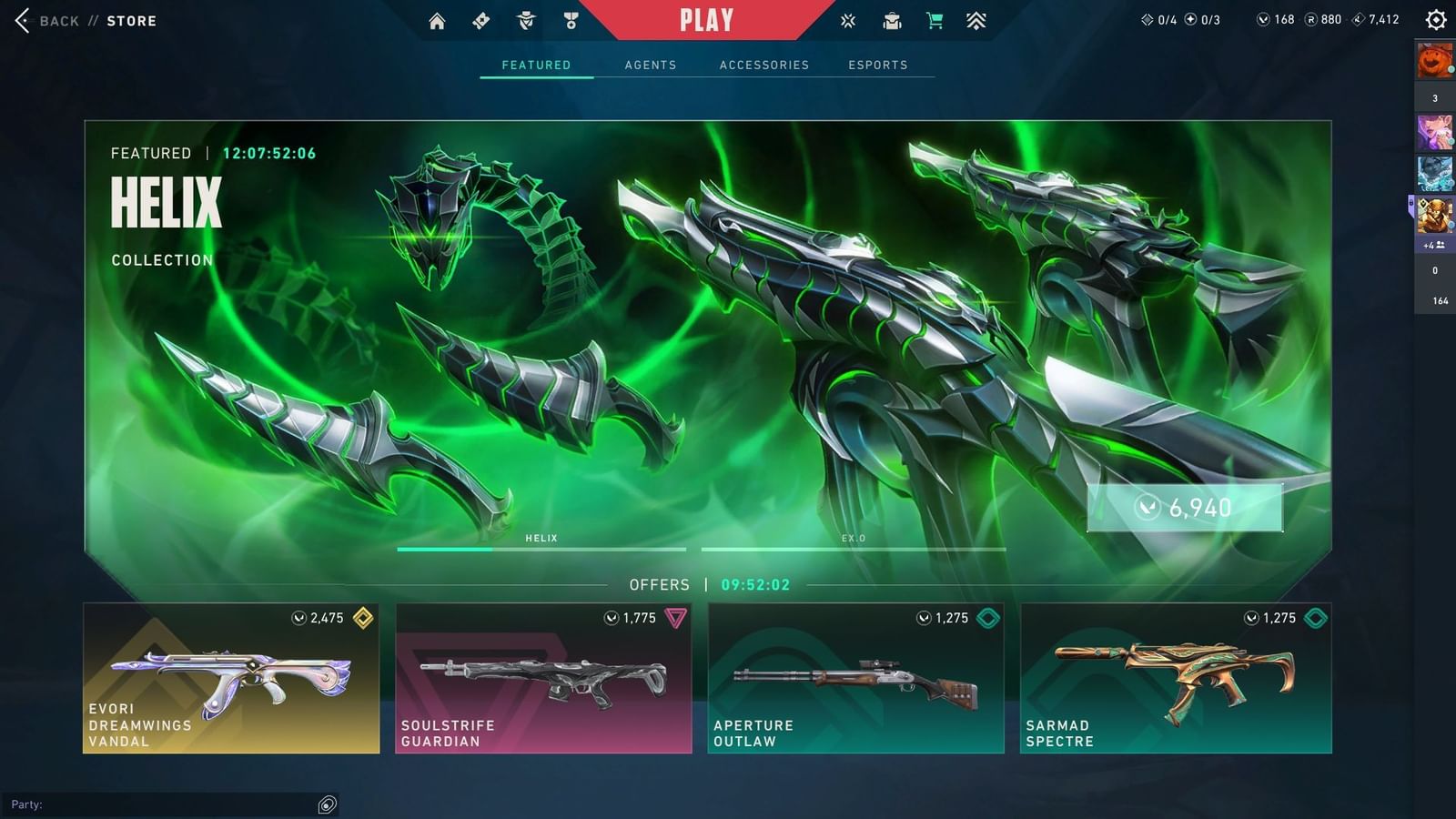Open the Agents section via the agent icon

526,18
